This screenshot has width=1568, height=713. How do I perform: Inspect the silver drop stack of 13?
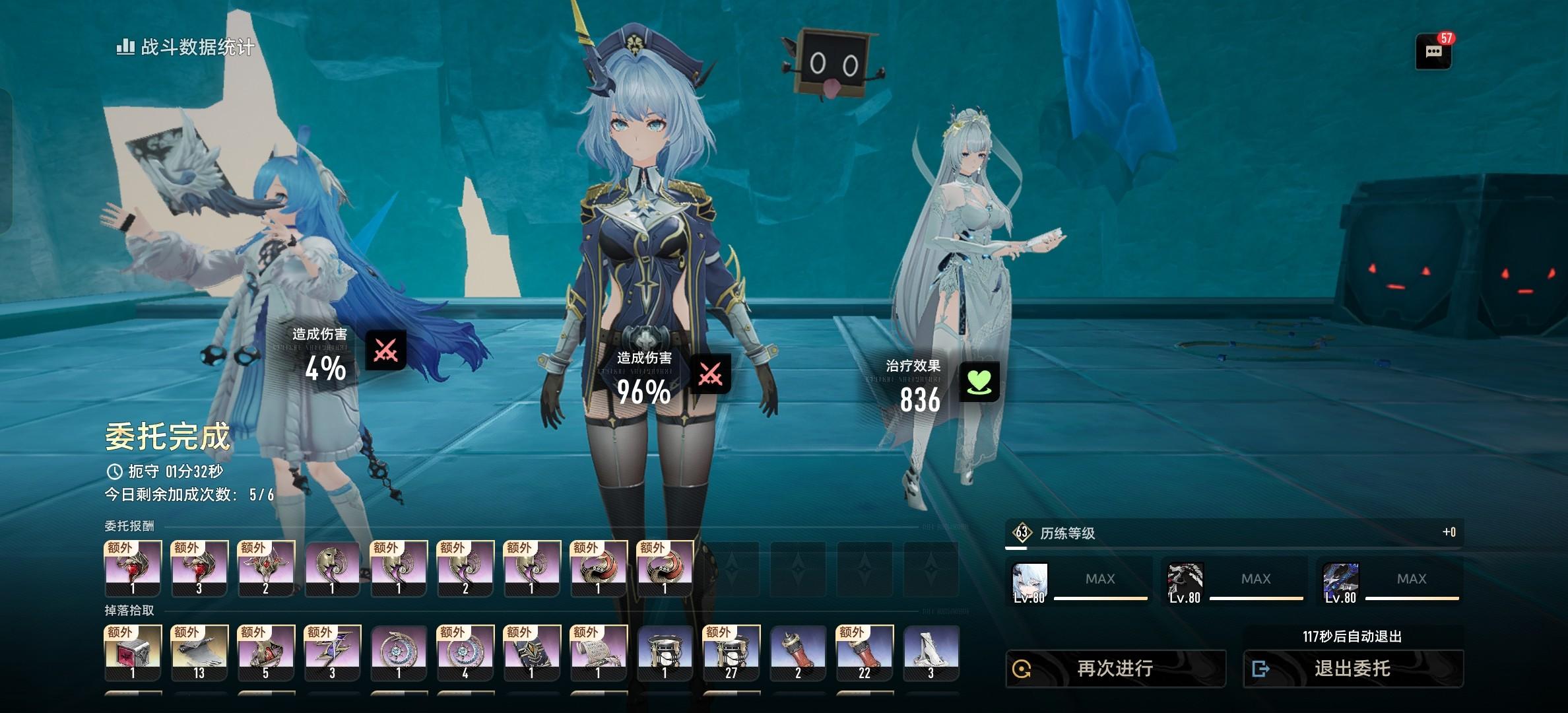(199, 652)
